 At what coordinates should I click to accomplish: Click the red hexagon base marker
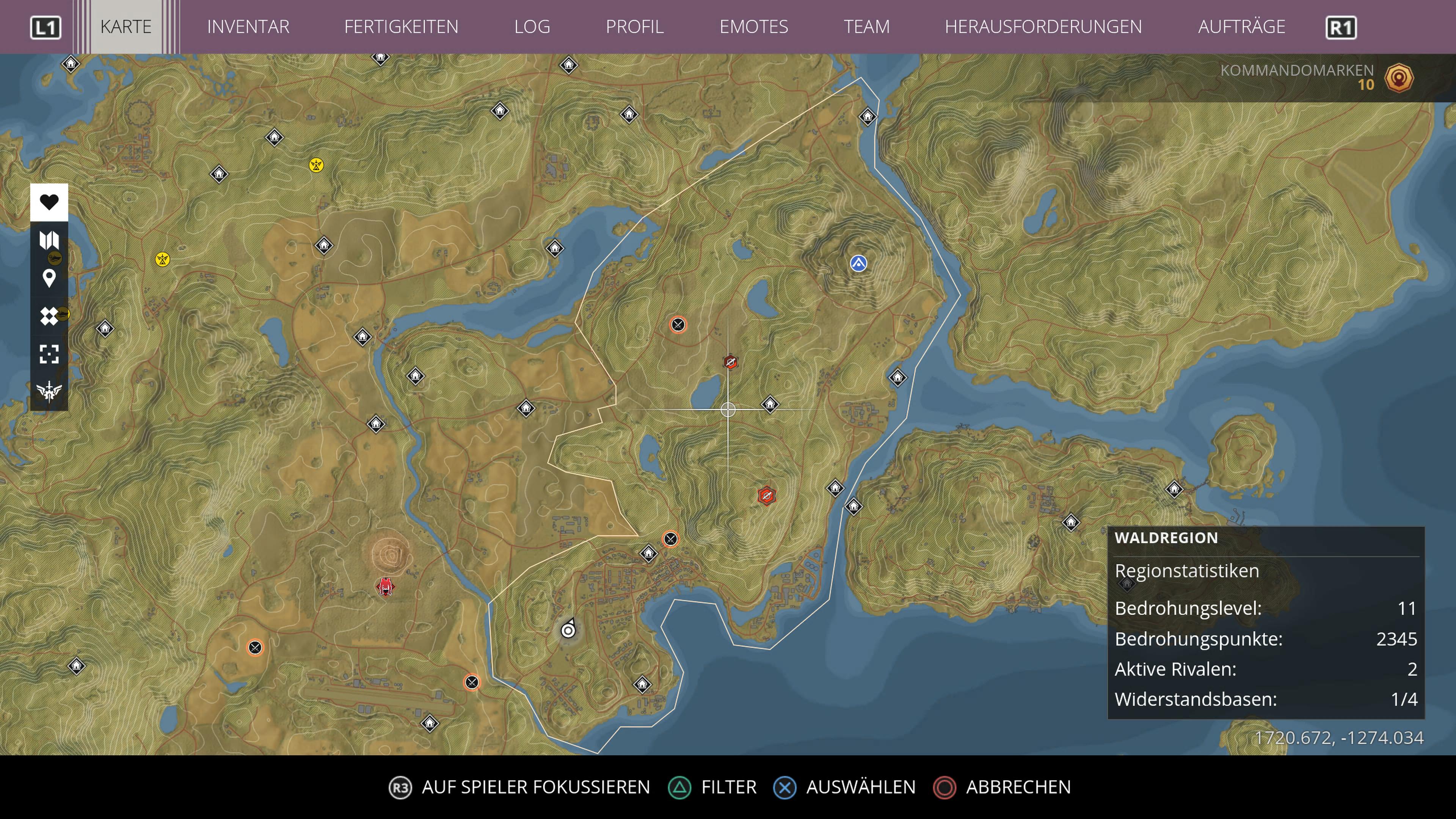(767, 496)
